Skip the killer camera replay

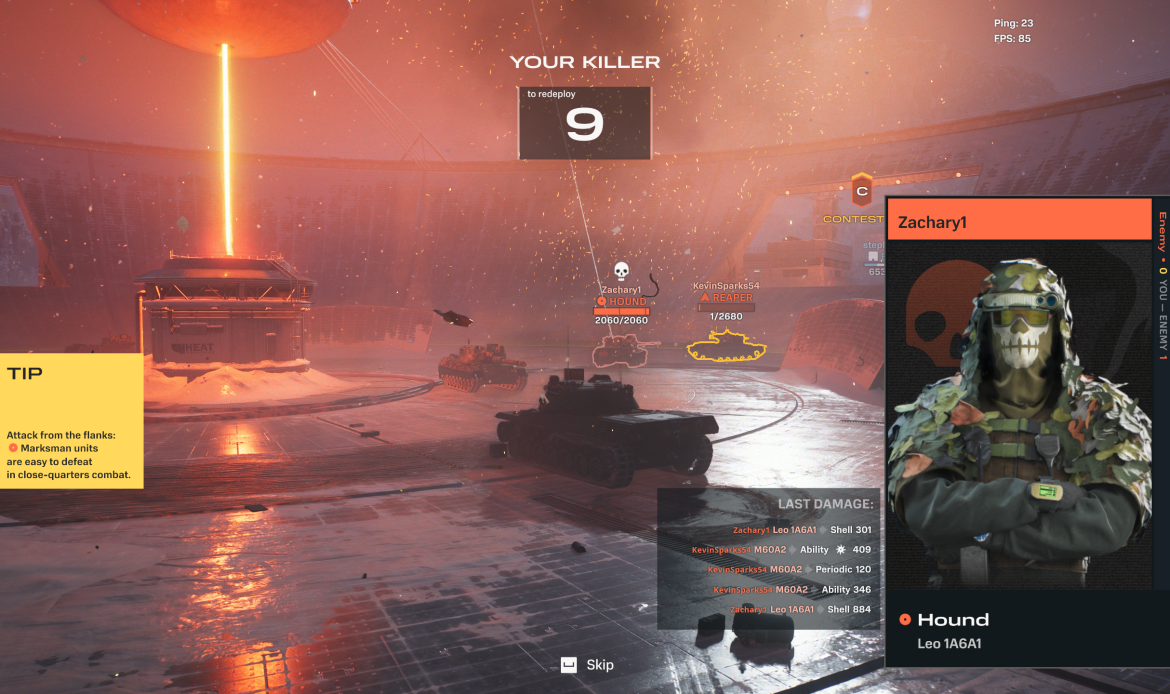pyautogui.click(x=587, y=665)
